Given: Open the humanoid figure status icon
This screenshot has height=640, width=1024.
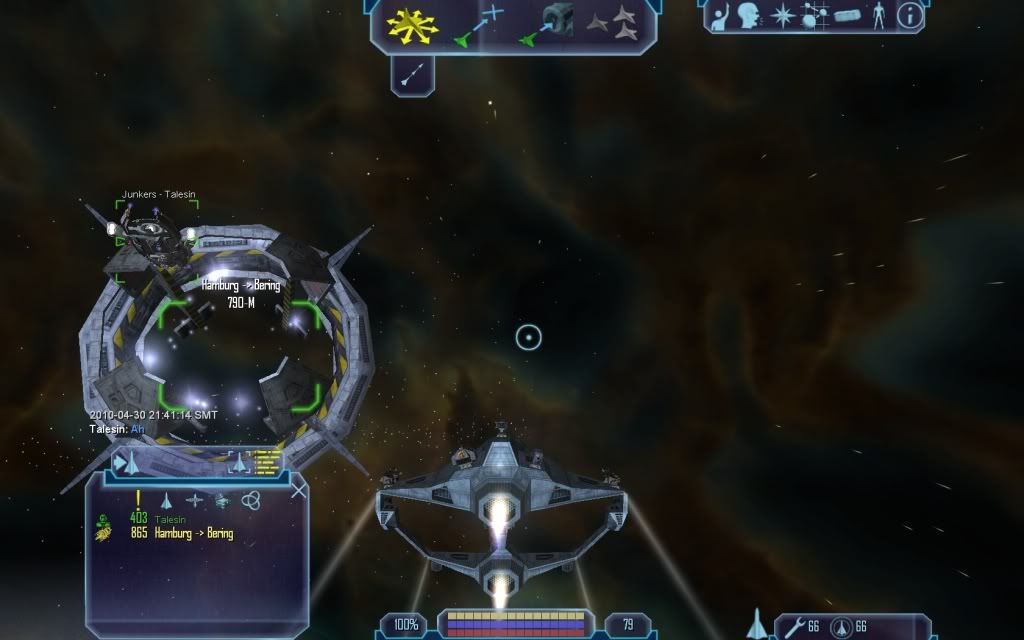Looking at the screenshot, I should [x=880, y=15].
